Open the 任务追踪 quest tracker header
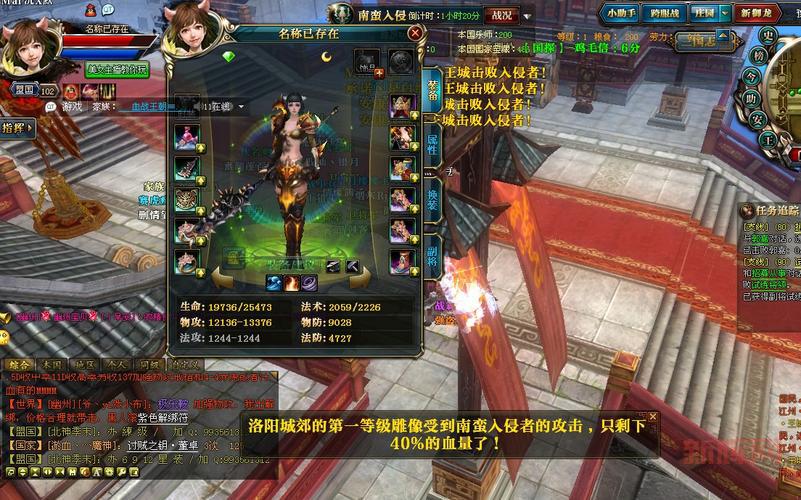 pyautogui.click(x=770, y=210)
